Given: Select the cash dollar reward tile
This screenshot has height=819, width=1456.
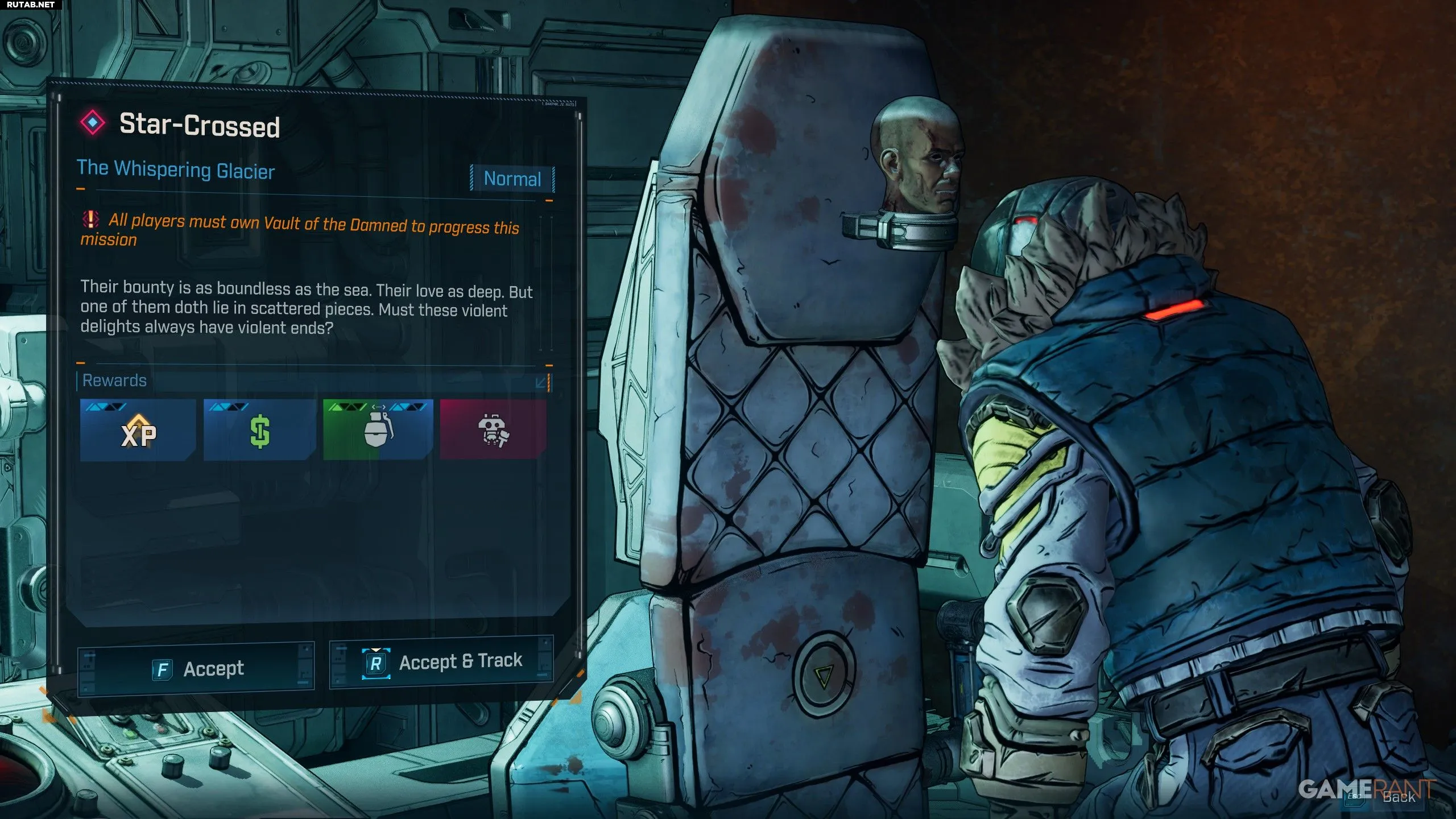Looking at the screenshot, I should pos(260,431).
